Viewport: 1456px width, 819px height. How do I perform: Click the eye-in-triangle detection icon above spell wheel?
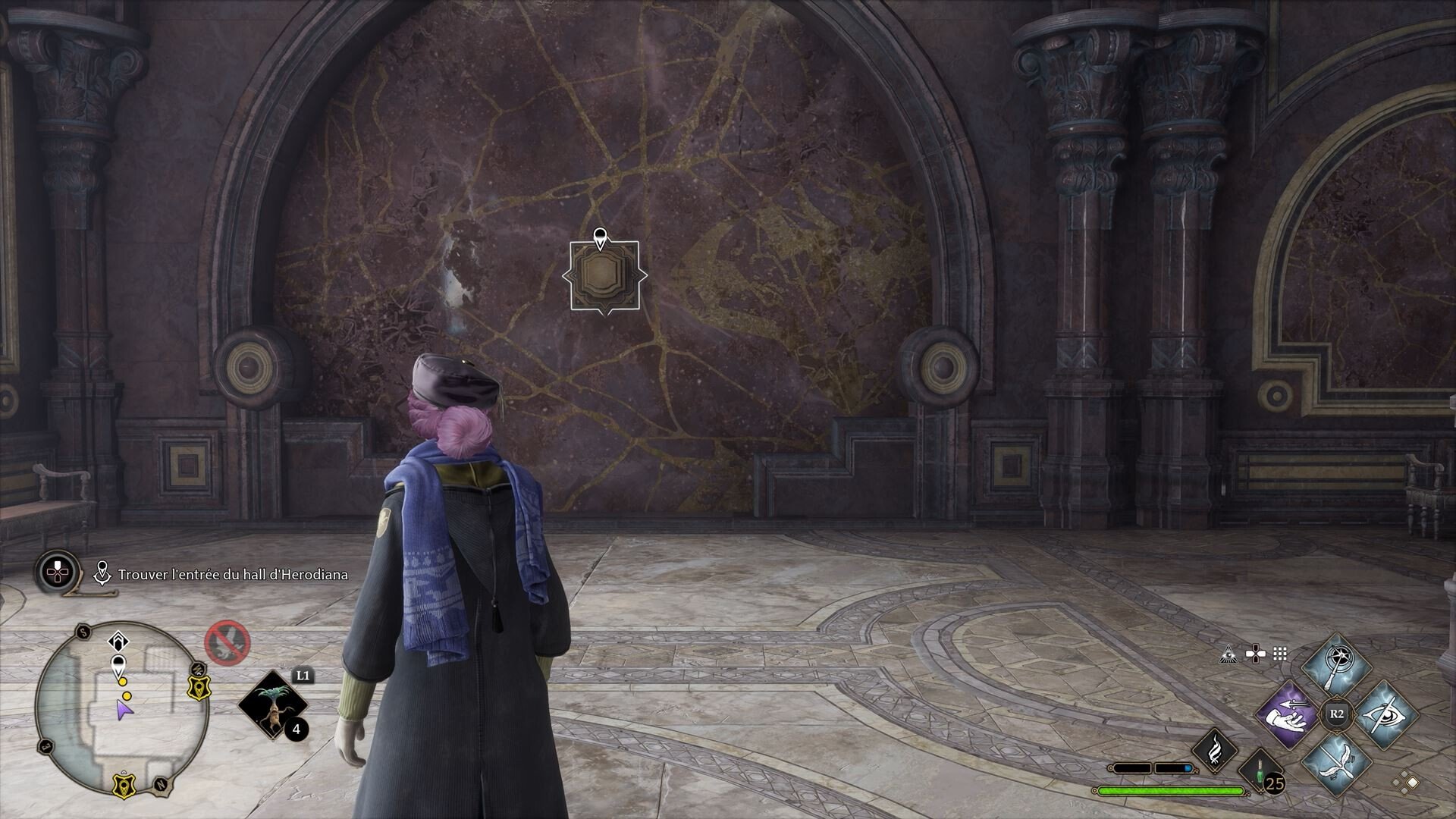click(1228, 654)
